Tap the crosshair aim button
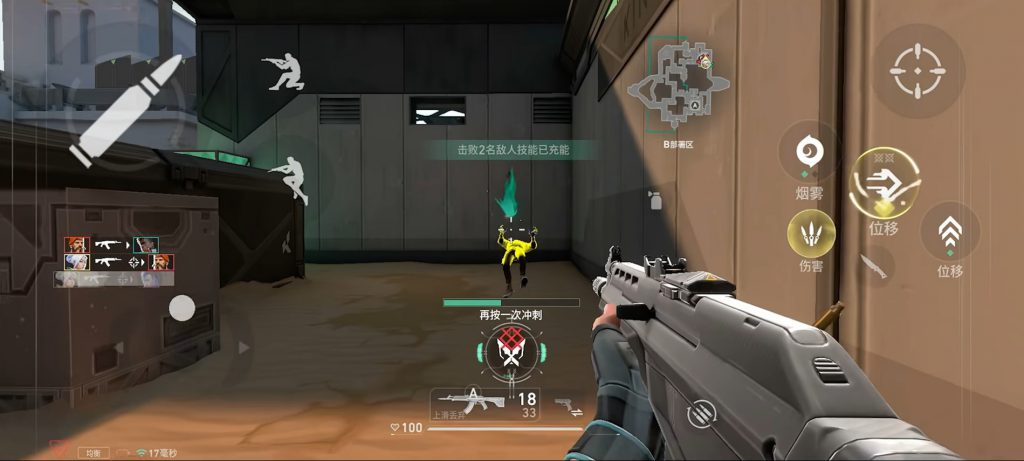 pyautogui.click(x=926, y=71)
